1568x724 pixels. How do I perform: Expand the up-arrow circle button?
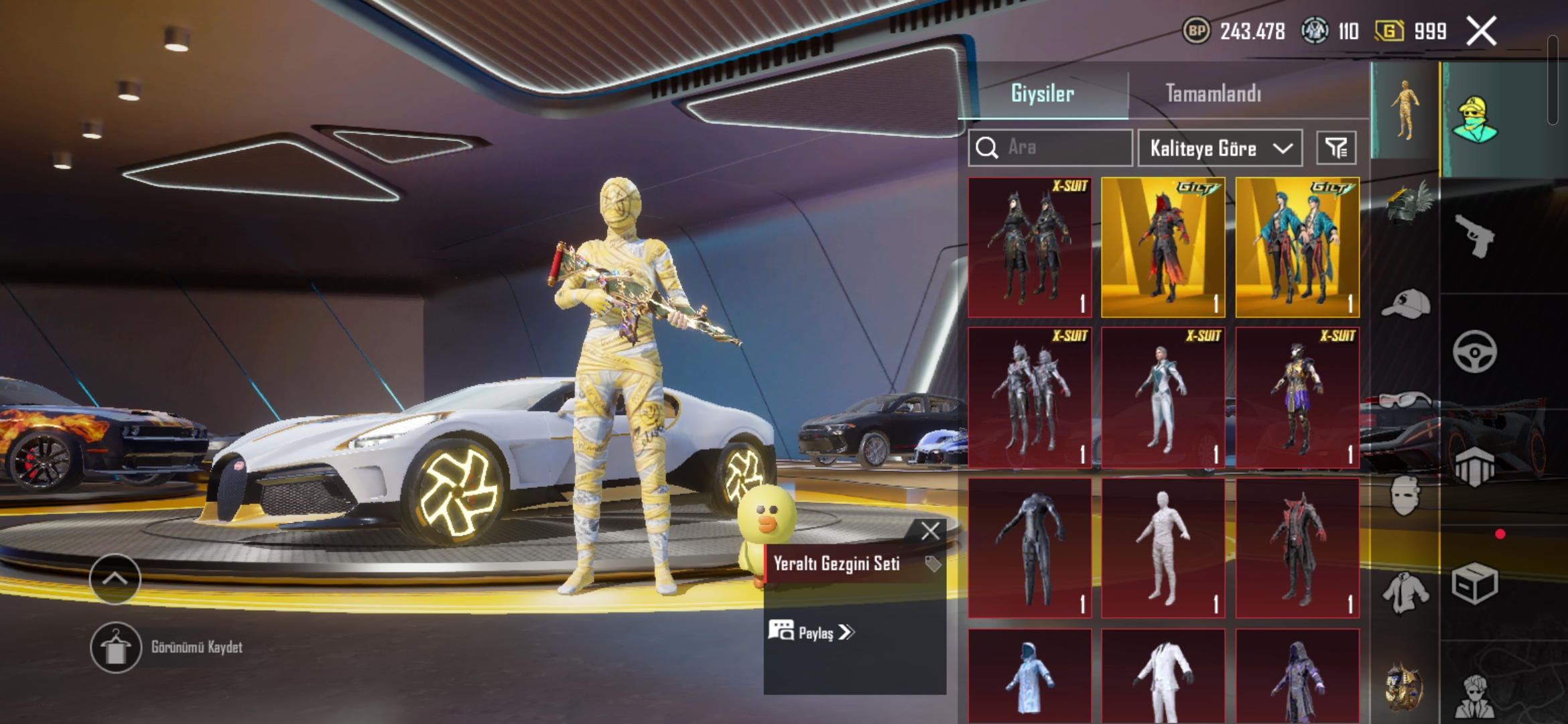pos(115,579)
